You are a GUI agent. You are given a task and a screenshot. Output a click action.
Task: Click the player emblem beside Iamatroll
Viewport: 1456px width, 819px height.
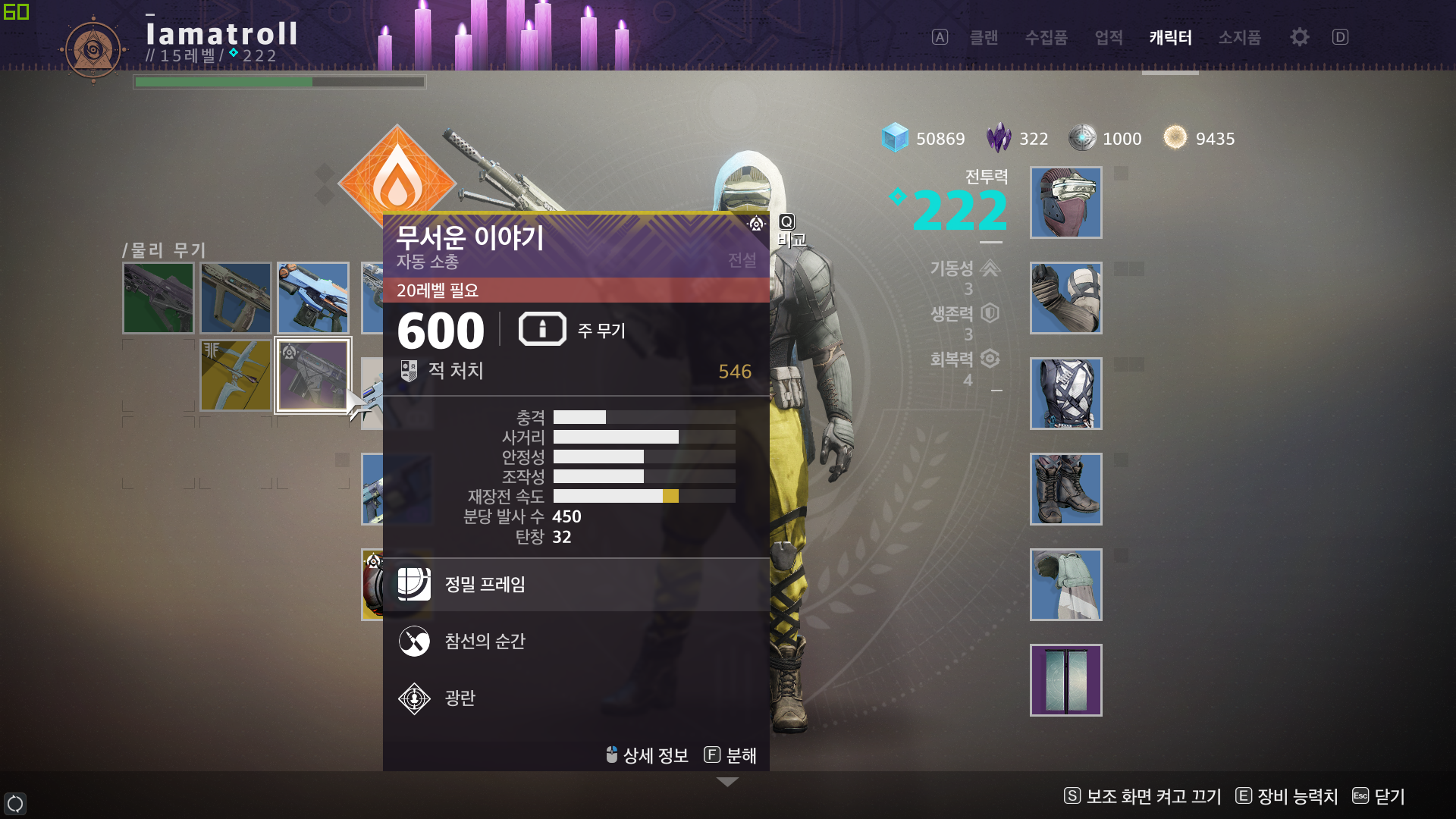93,51
